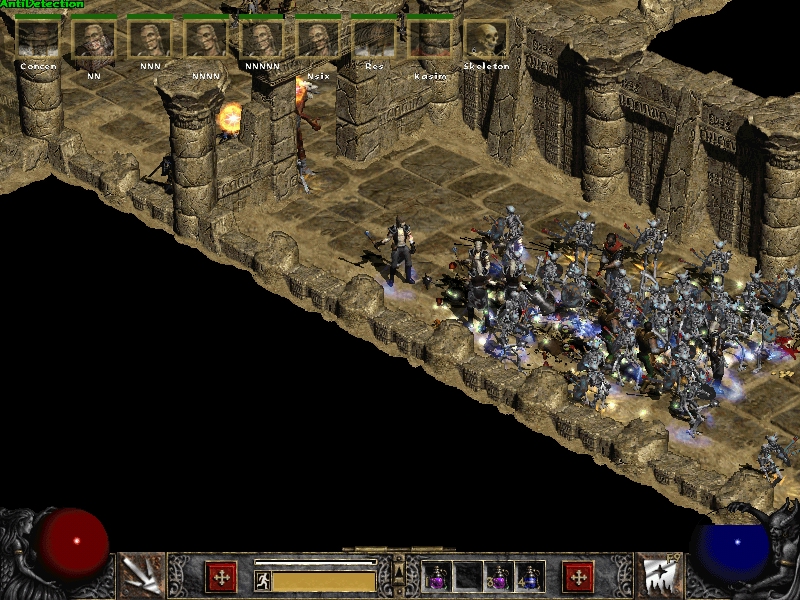Click the empty belt slot

[468, 576]
